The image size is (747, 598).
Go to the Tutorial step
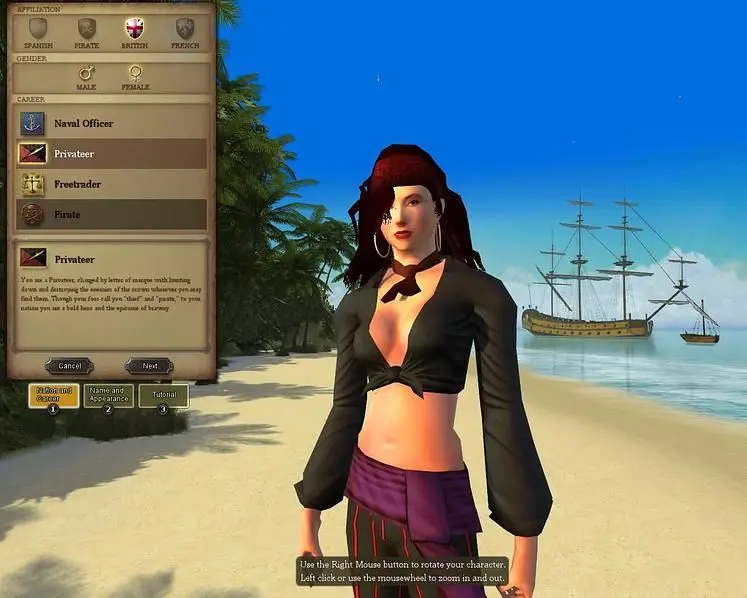(163, 395)
